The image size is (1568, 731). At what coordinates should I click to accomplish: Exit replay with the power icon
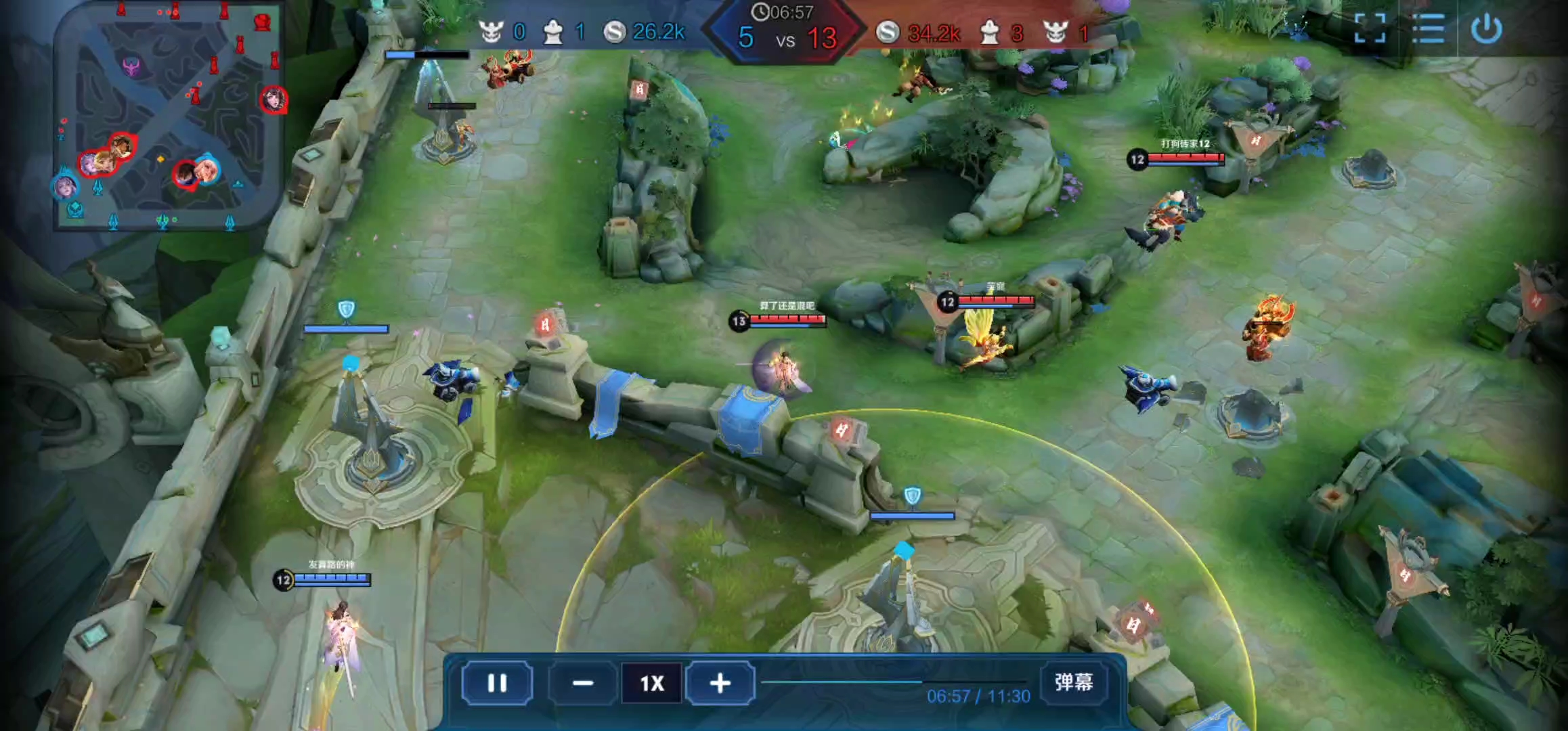point(1486,28)
